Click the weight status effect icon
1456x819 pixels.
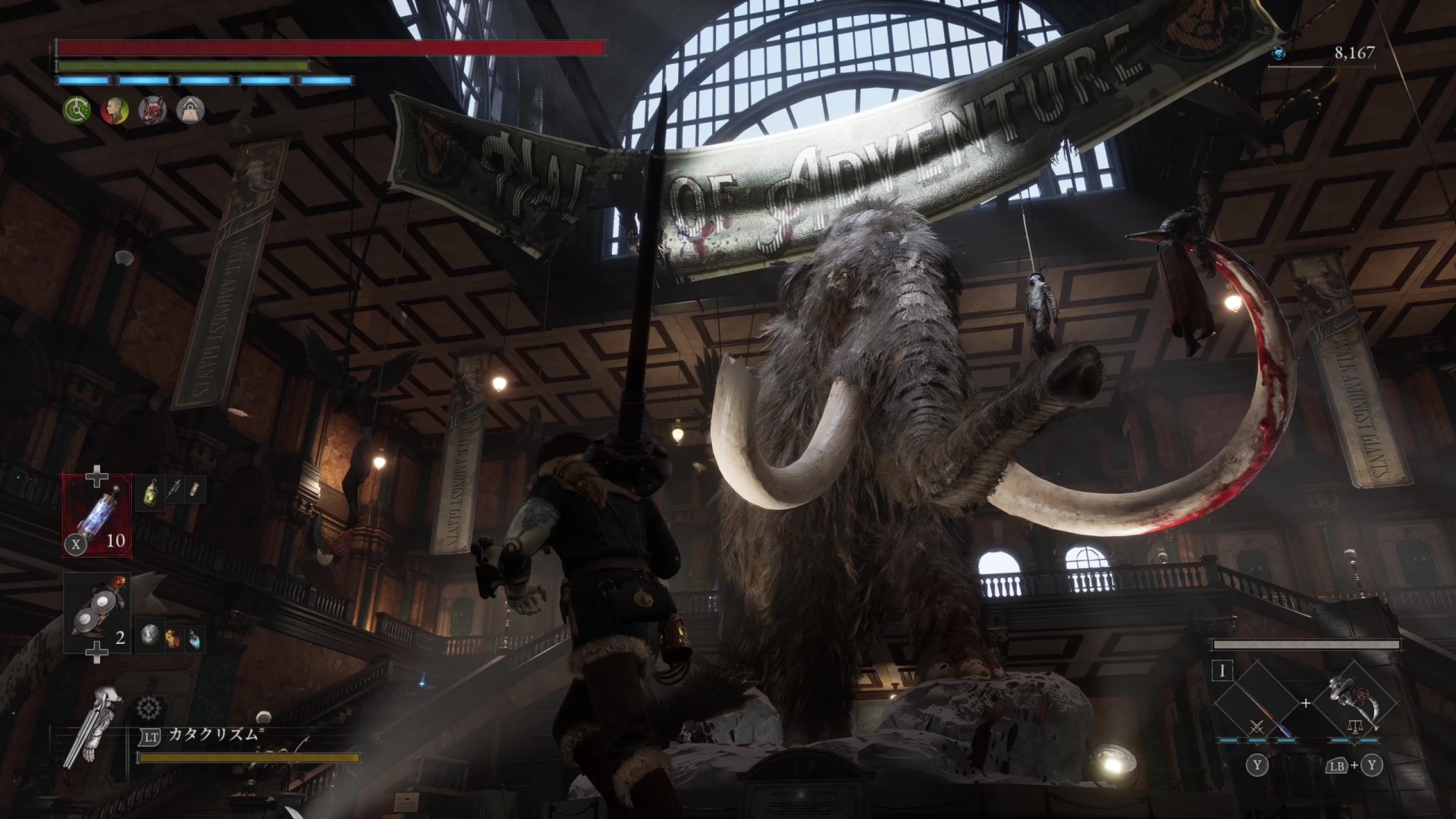pyautogui.click(x=190, y=111)
